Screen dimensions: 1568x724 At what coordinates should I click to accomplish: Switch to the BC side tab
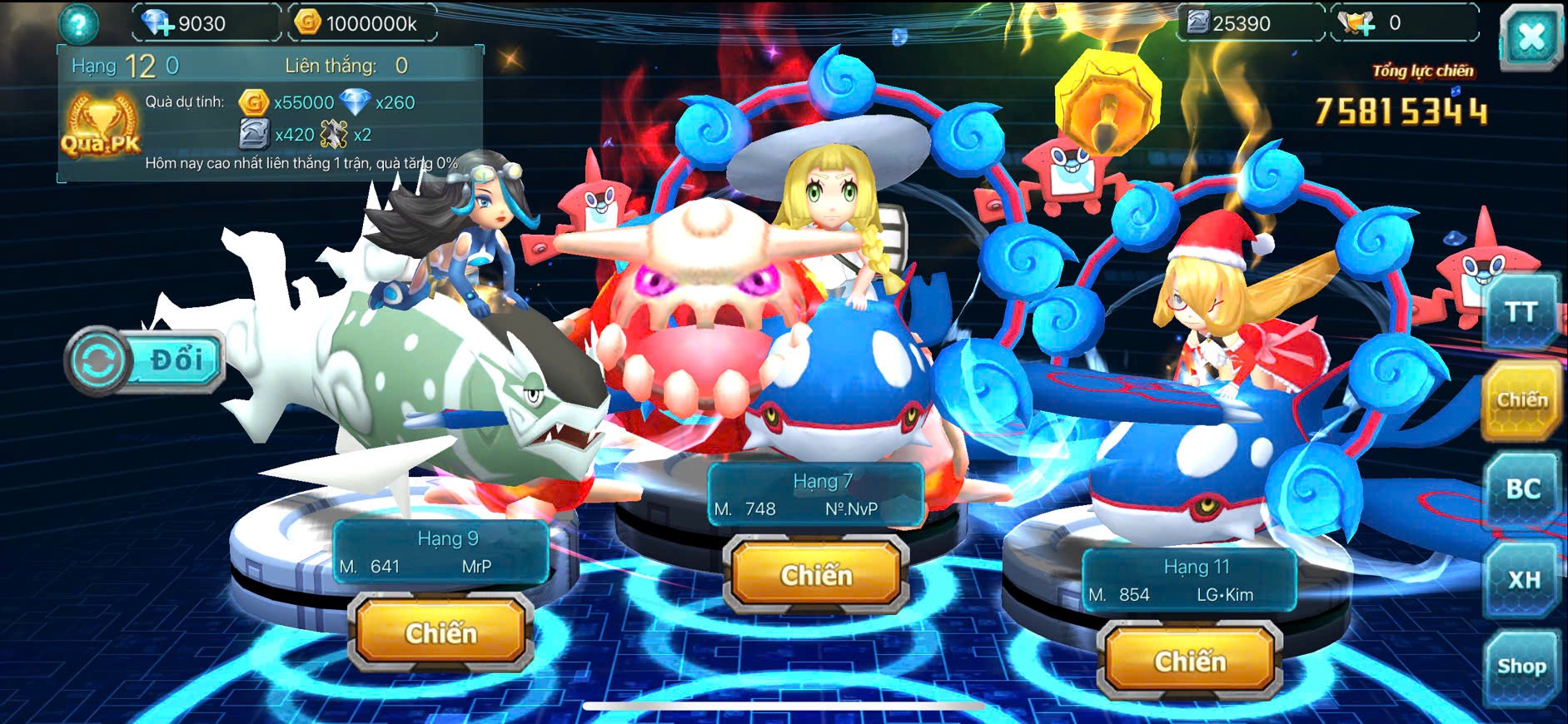coord(1521,489)
